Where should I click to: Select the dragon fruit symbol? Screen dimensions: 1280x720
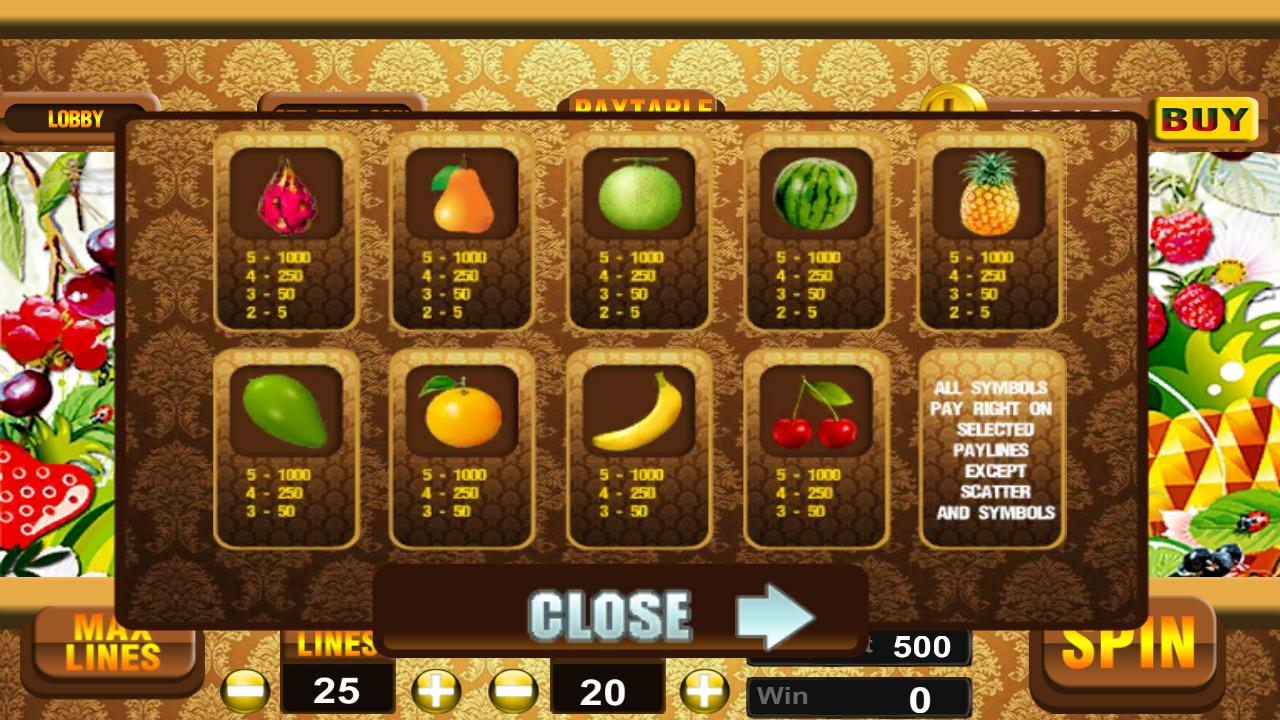tap(287, 197)
